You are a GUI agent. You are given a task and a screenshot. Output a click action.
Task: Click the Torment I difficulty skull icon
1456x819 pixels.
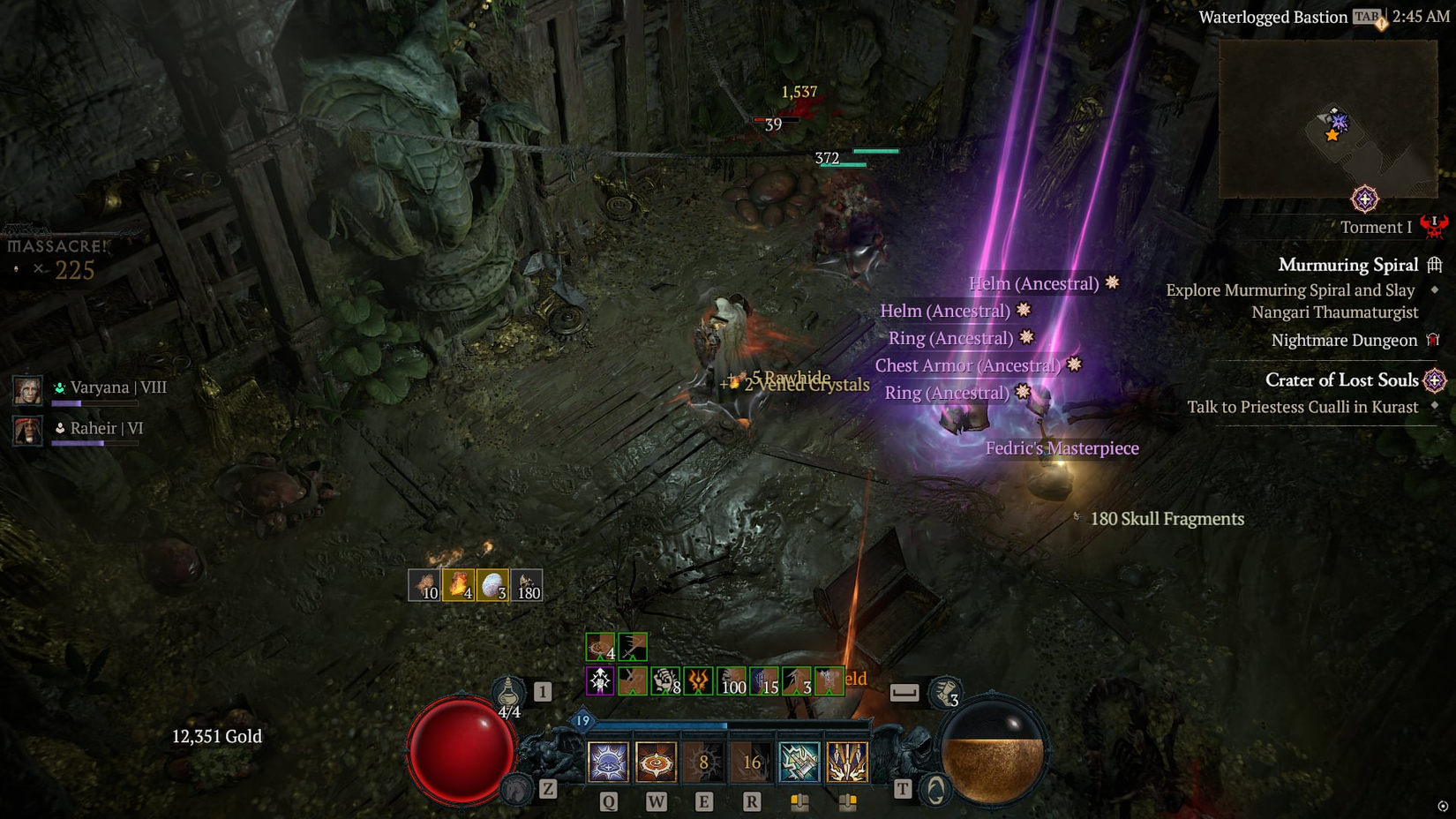(x=1435, y=228)
